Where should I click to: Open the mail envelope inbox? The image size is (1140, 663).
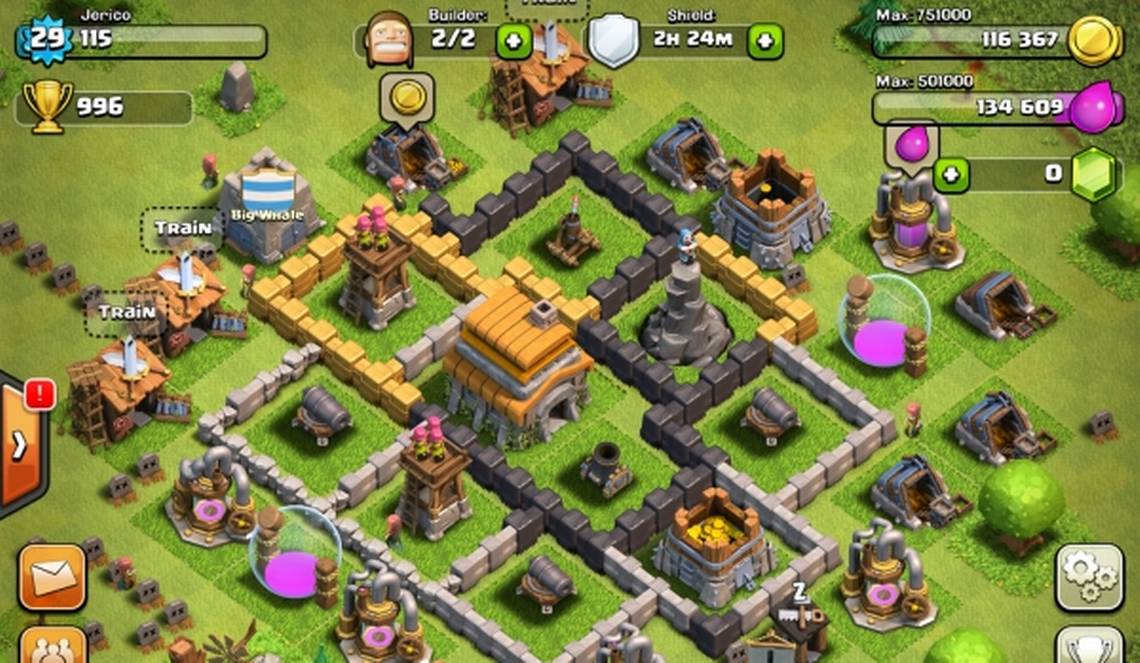(51, 577)
